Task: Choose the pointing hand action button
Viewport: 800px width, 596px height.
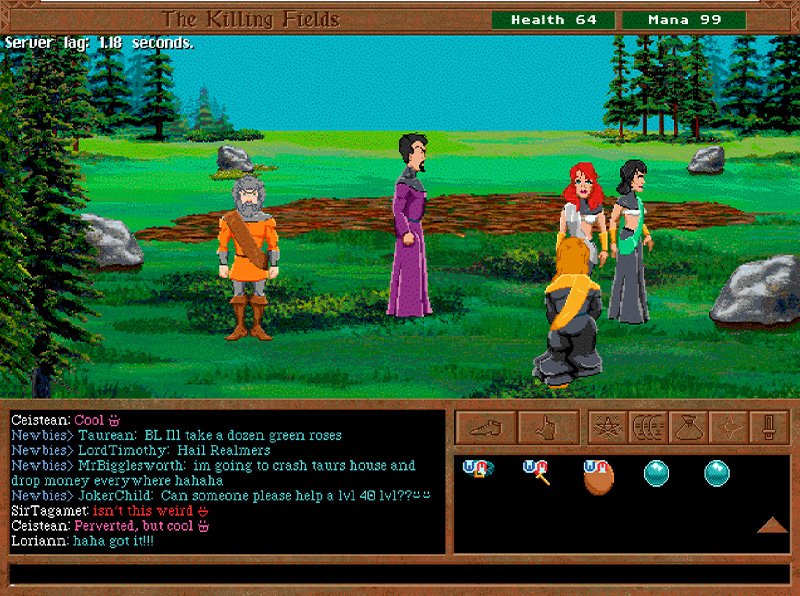Action: [548, 427]
